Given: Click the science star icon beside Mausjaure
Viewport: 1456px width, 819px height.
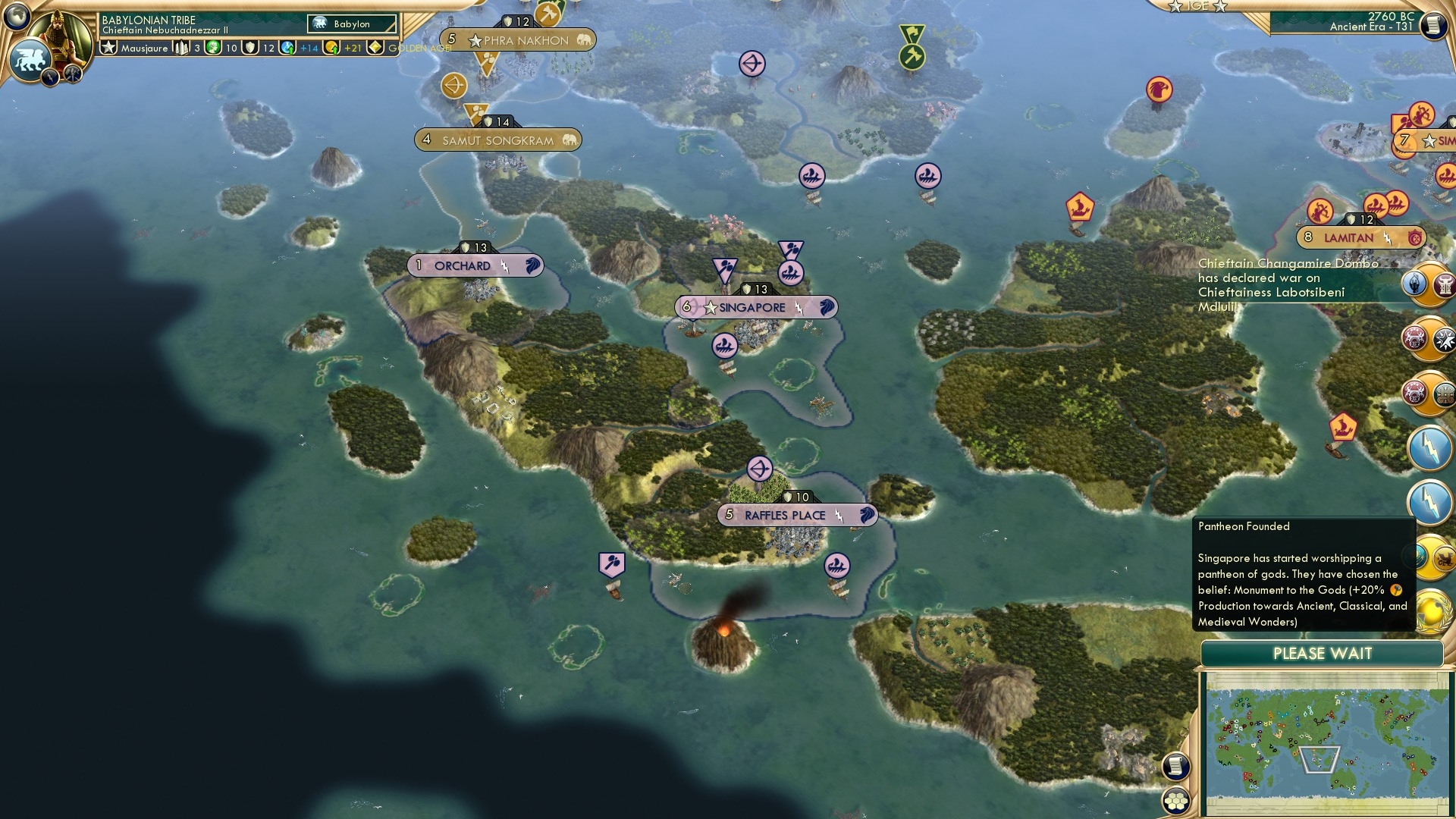Looking at the screenshot, I should [109, 49].
